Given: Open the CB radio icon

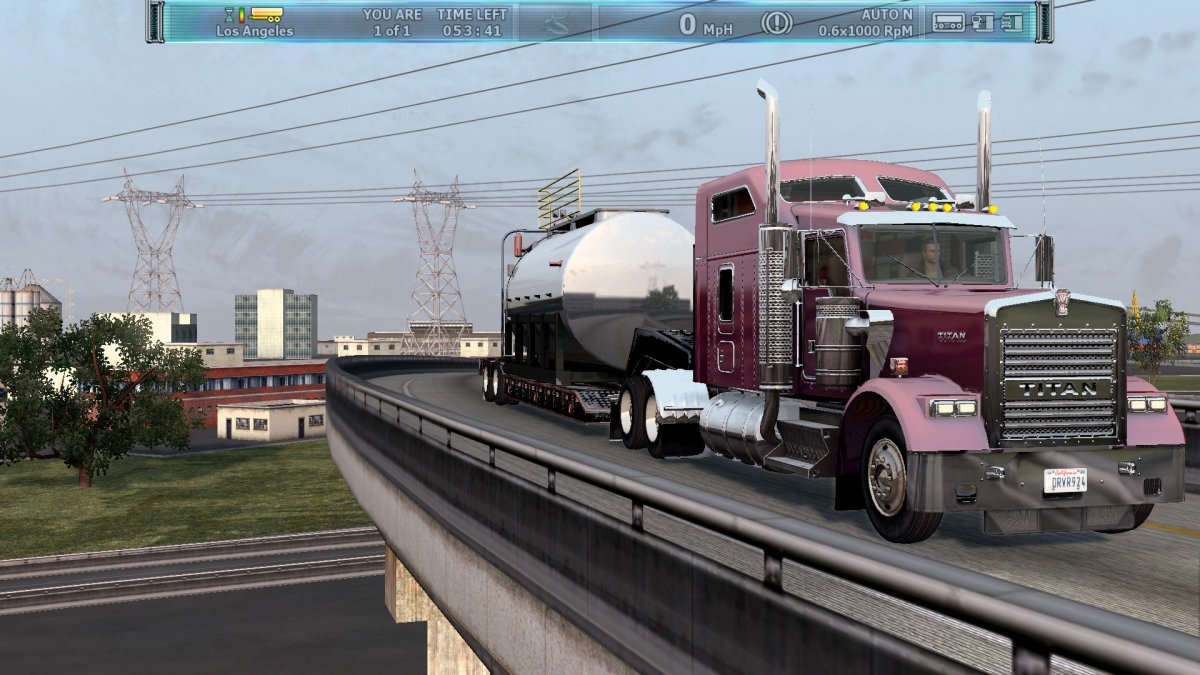Looking at the screenshot, I should pyautogui.click(x=948, y=22).
